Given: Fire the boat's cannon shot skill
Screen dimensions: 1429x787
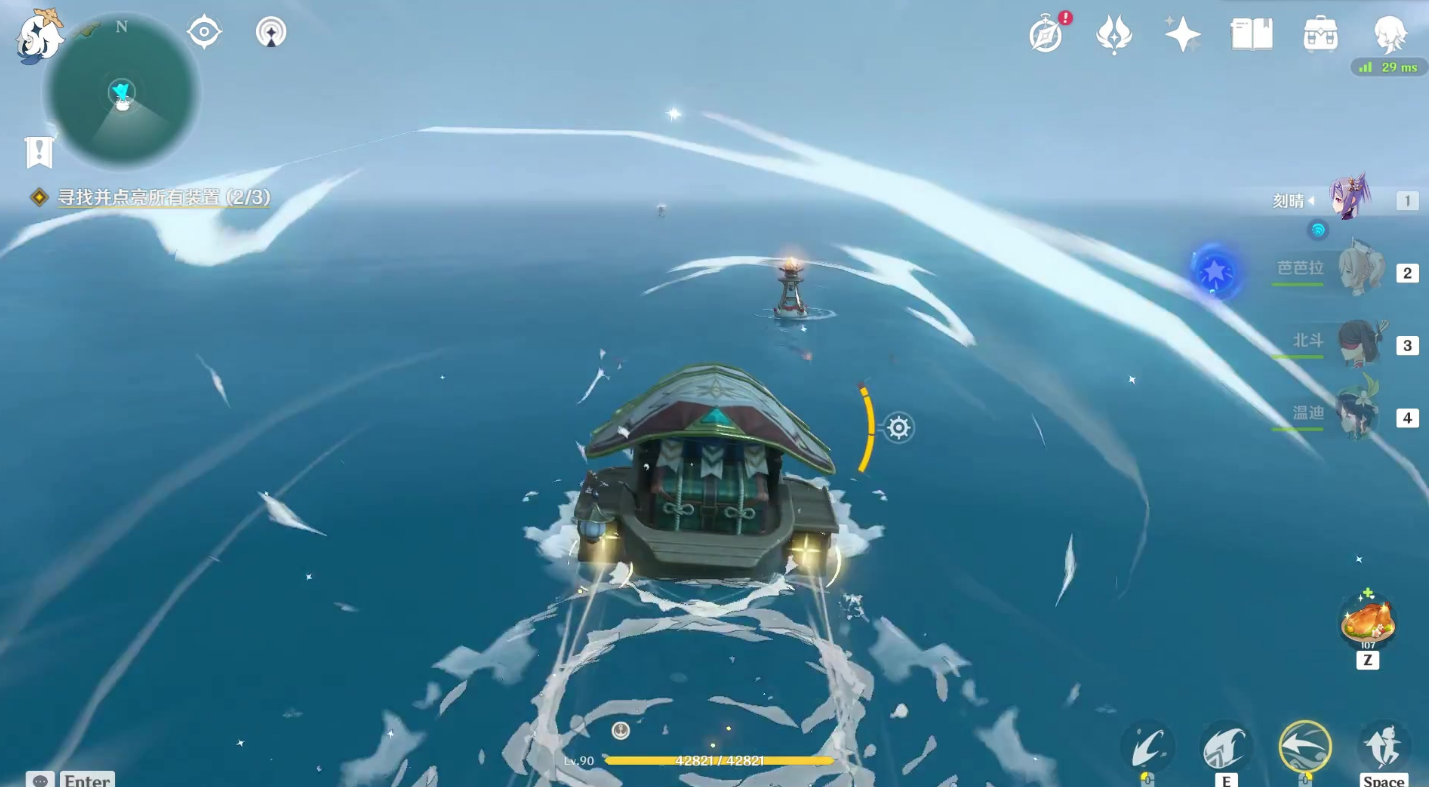Looking at the screenshot, I should tap(1147, 746).
